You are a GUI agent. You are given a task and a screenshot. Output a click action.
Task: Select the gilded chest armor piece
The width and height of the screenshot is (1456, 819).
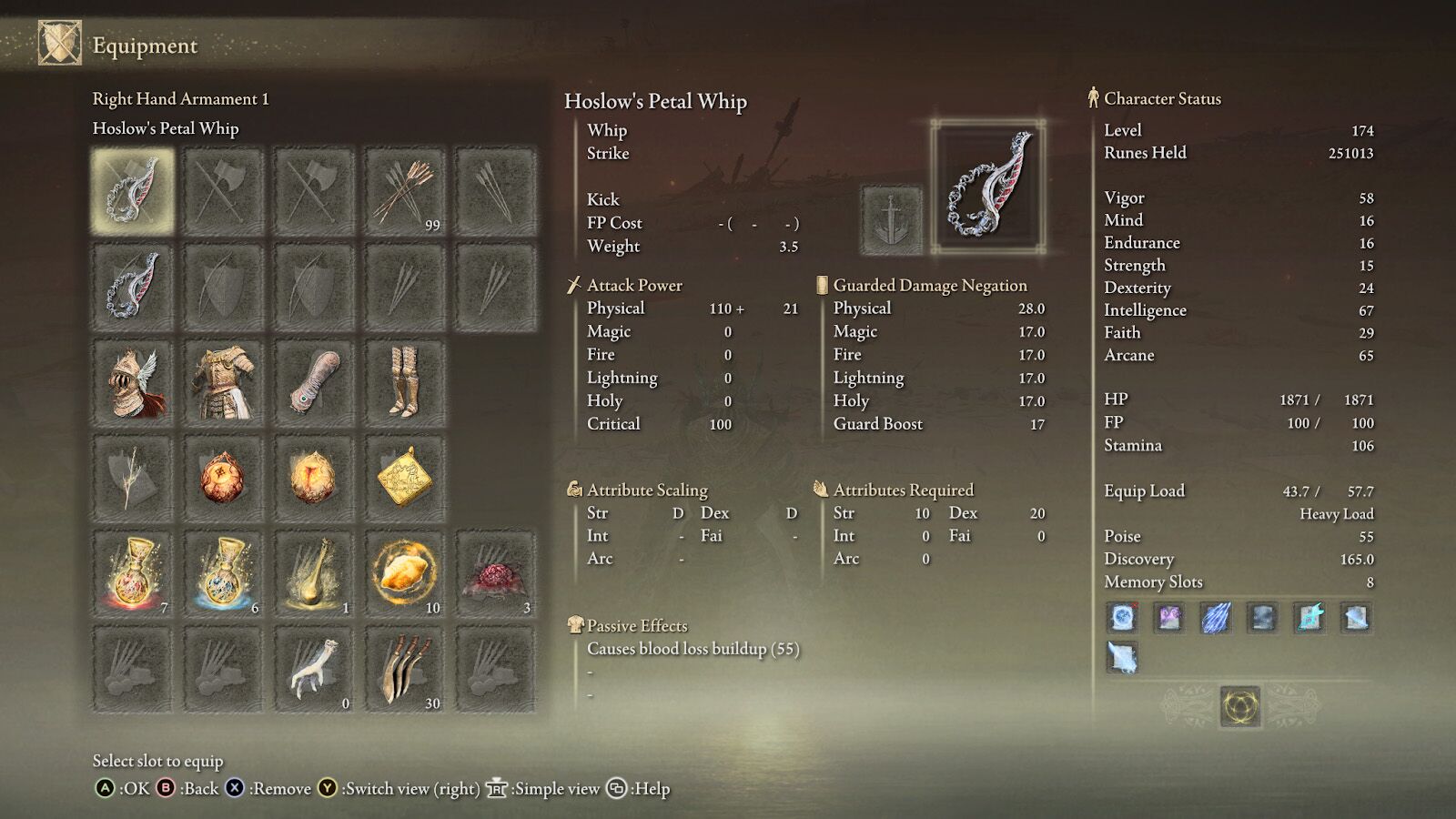point(223,380)
